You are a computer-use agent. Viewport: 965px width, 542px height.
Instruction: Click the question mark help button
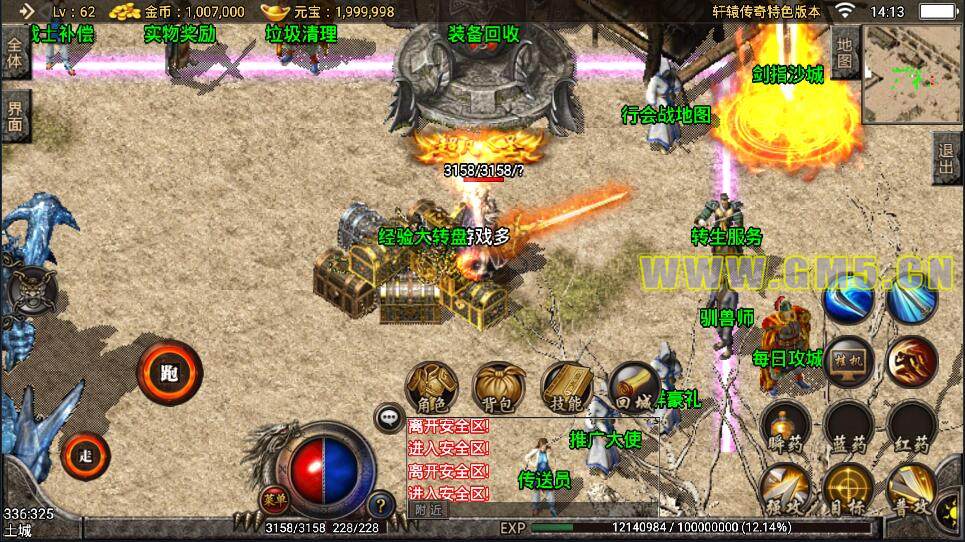click(380, 505)
